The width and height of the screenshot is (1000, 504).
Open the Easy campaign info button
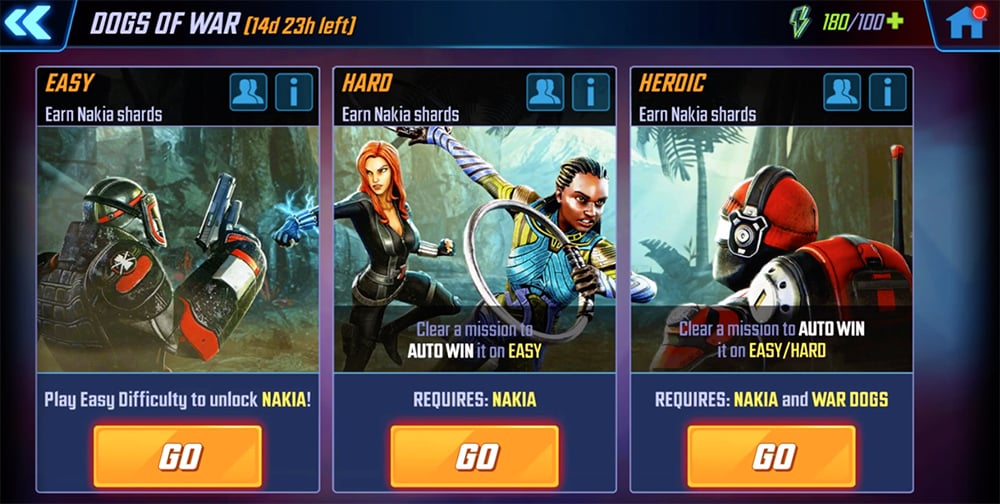(x=294, y=92)
